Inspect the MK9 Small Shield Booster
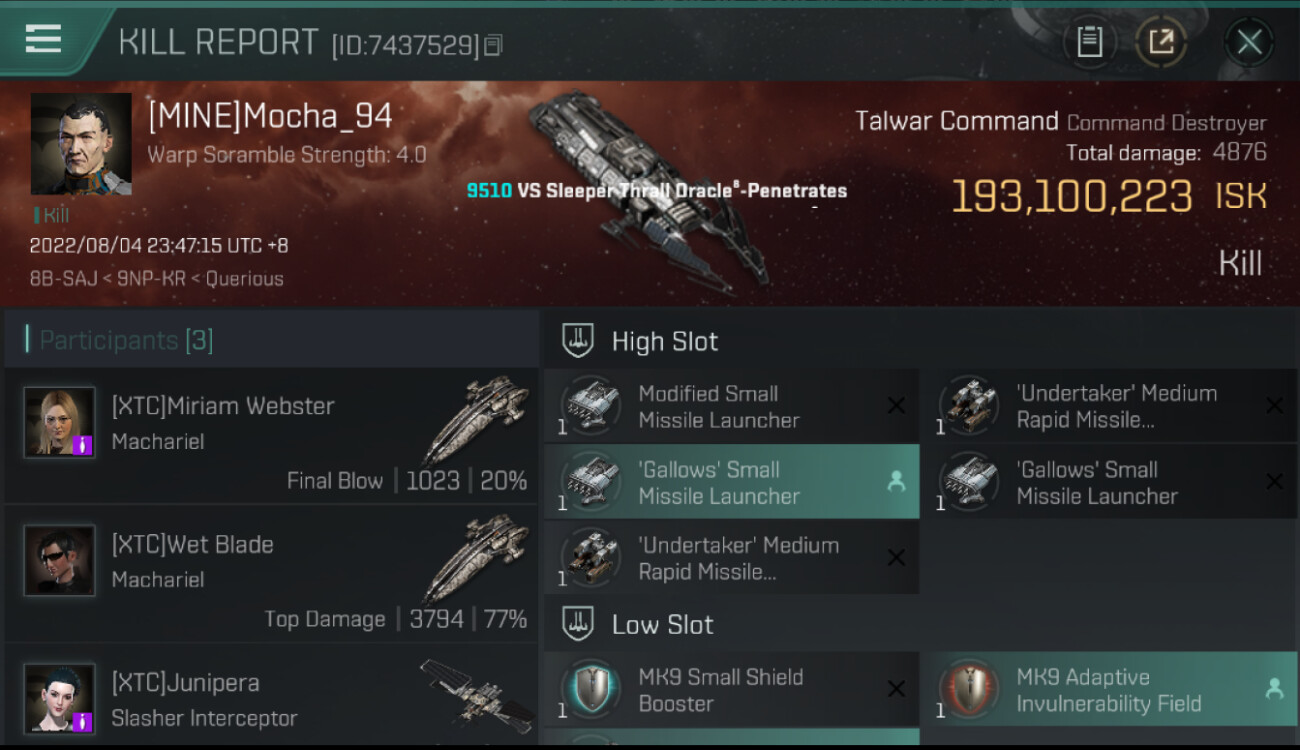 pyautogui.click(x=731, y=690)
